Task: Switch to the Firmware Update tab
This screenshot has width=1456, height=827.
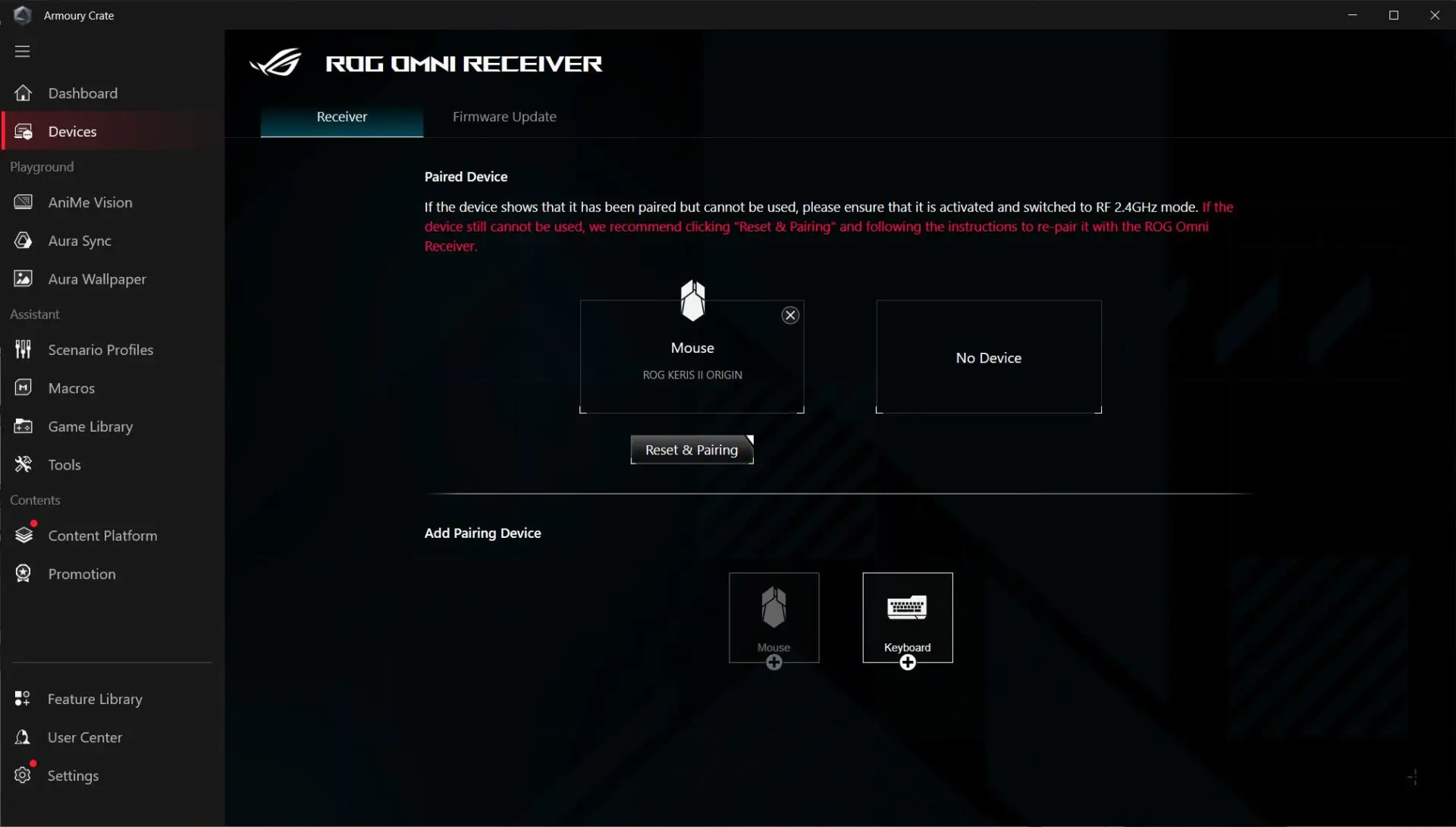Action: (x=505, y=117)
